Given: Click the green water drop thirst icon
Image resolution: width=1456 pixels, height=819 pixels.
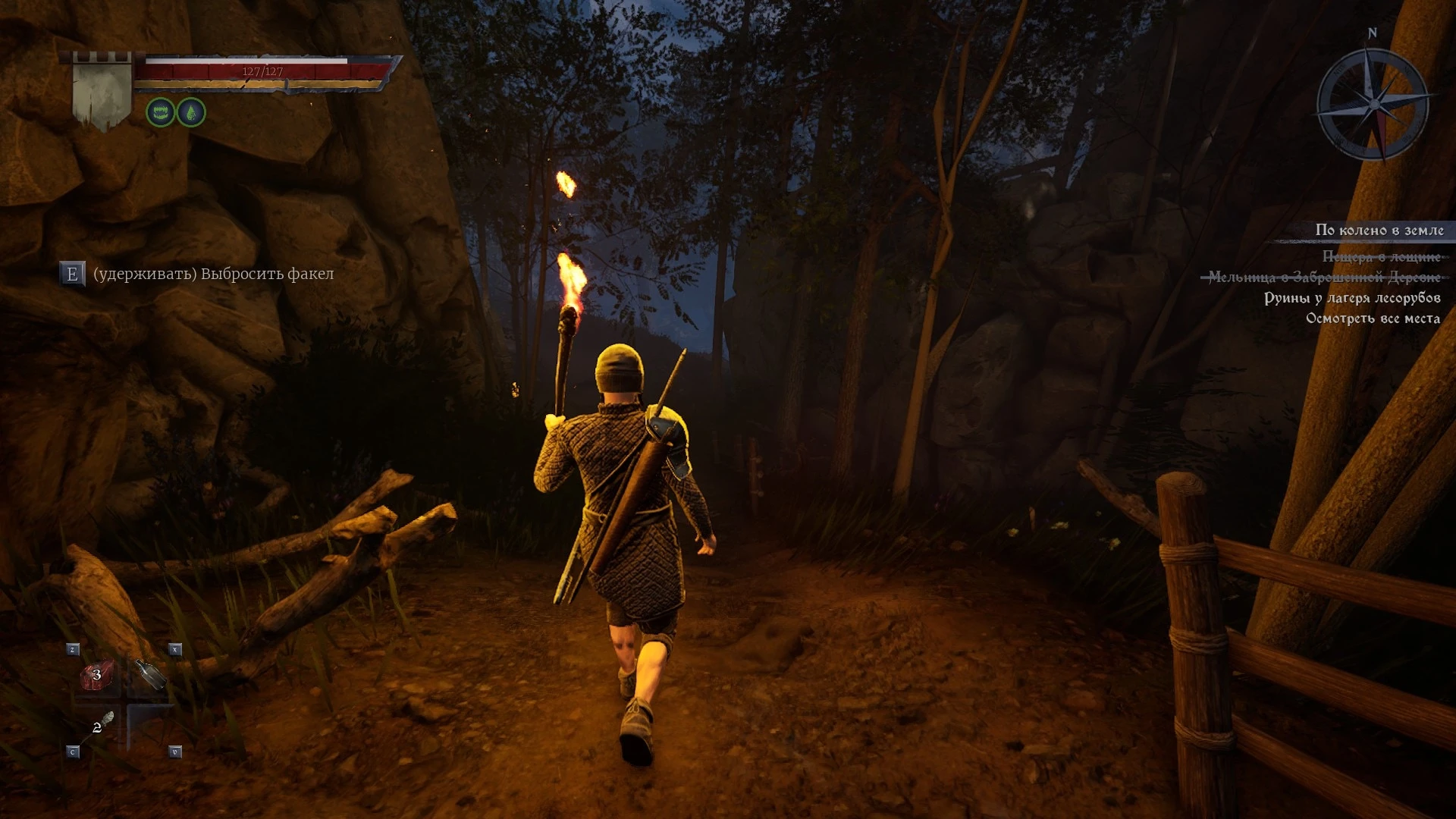Looking at the screenshot, I should 191,113.
